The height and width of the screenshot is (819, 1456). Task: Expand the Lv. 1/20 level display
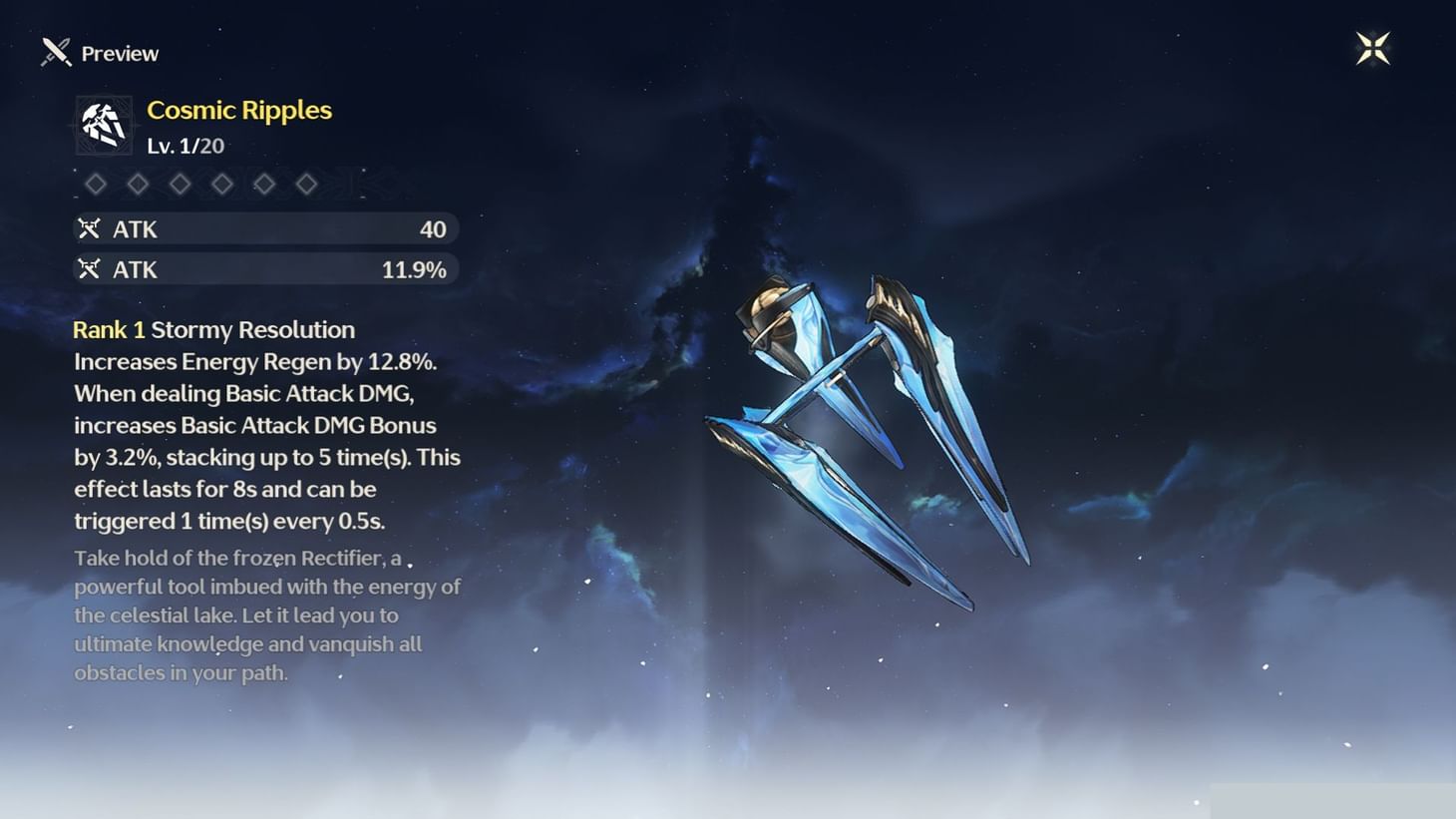(185, 146)
